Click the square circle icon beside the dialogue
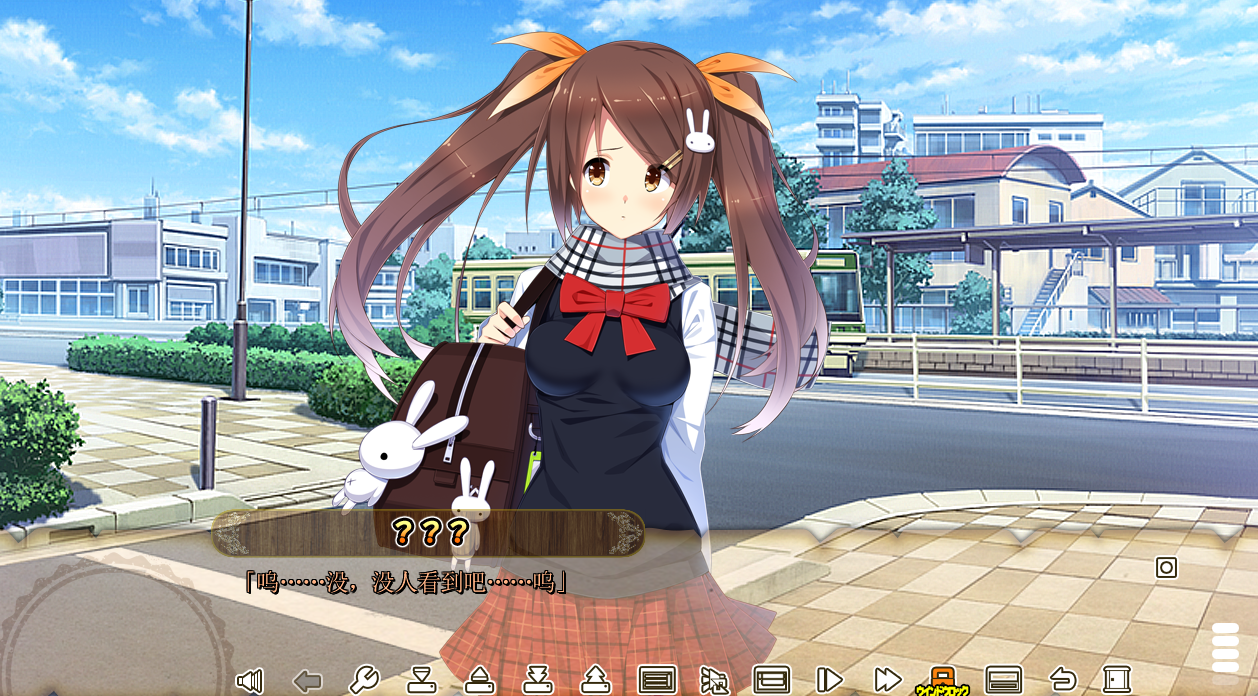This screenshot has height=696, width=1258. pos(1166,568)
